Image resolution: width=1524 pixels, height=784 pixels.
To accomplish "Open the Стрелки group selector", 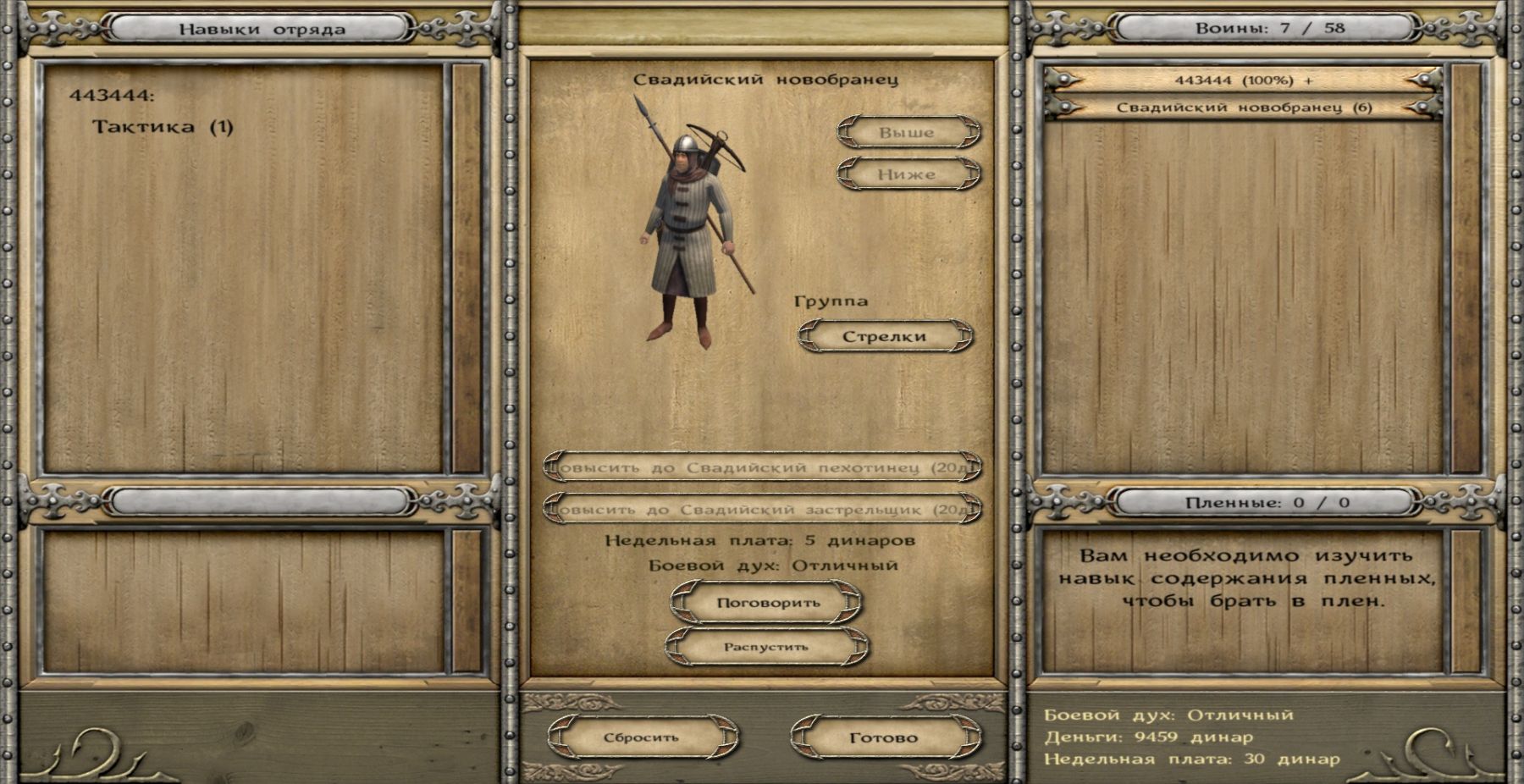I will click(885, 336).
